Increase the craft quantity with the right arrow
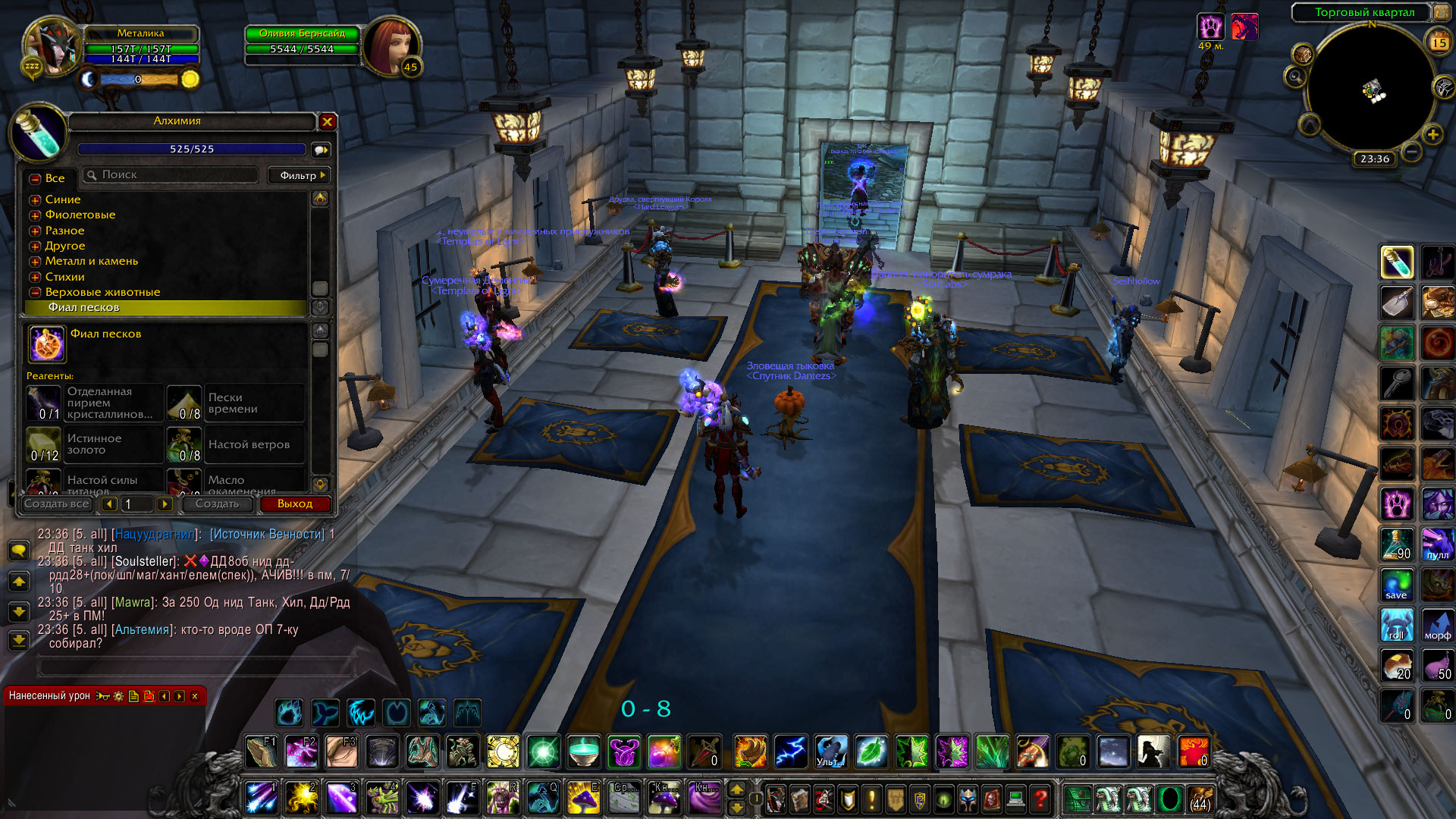1456x819 pixels. pos(165,504)
